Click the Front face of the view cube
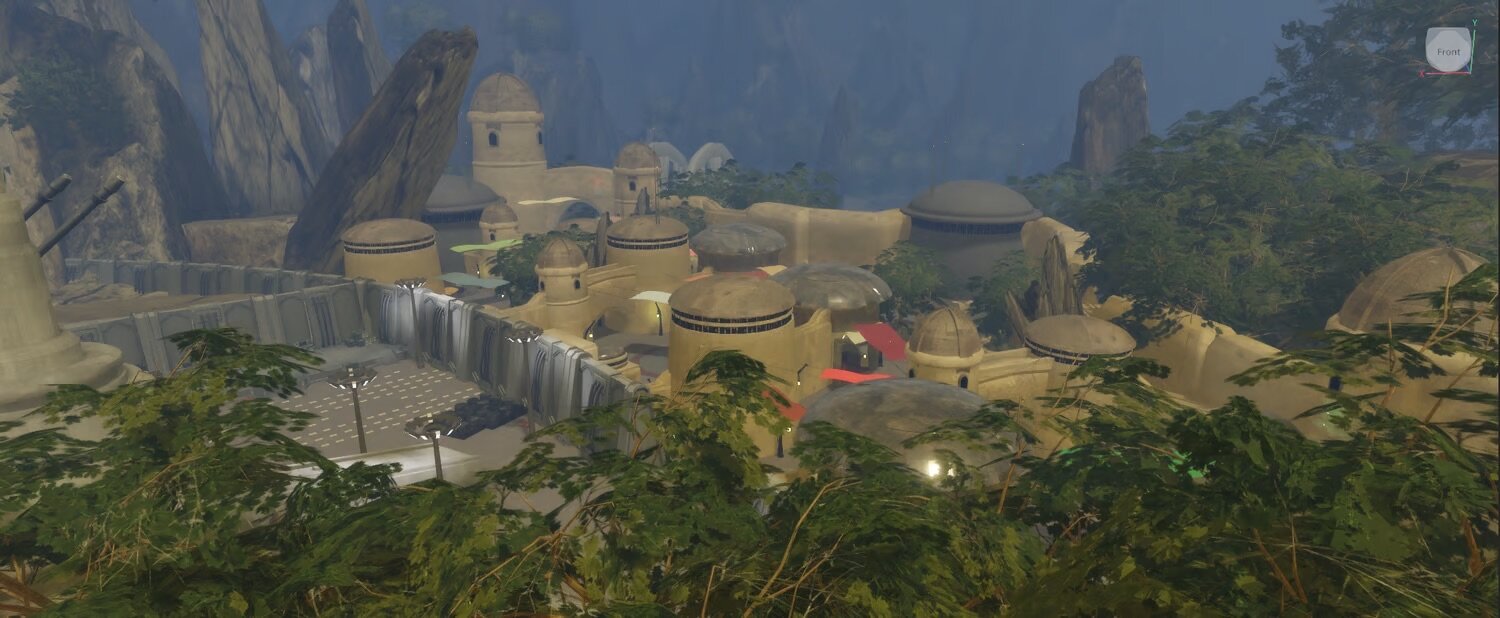Image resolution: width=1500 pixels, height=618 pixels. (x=1447, y=50)
